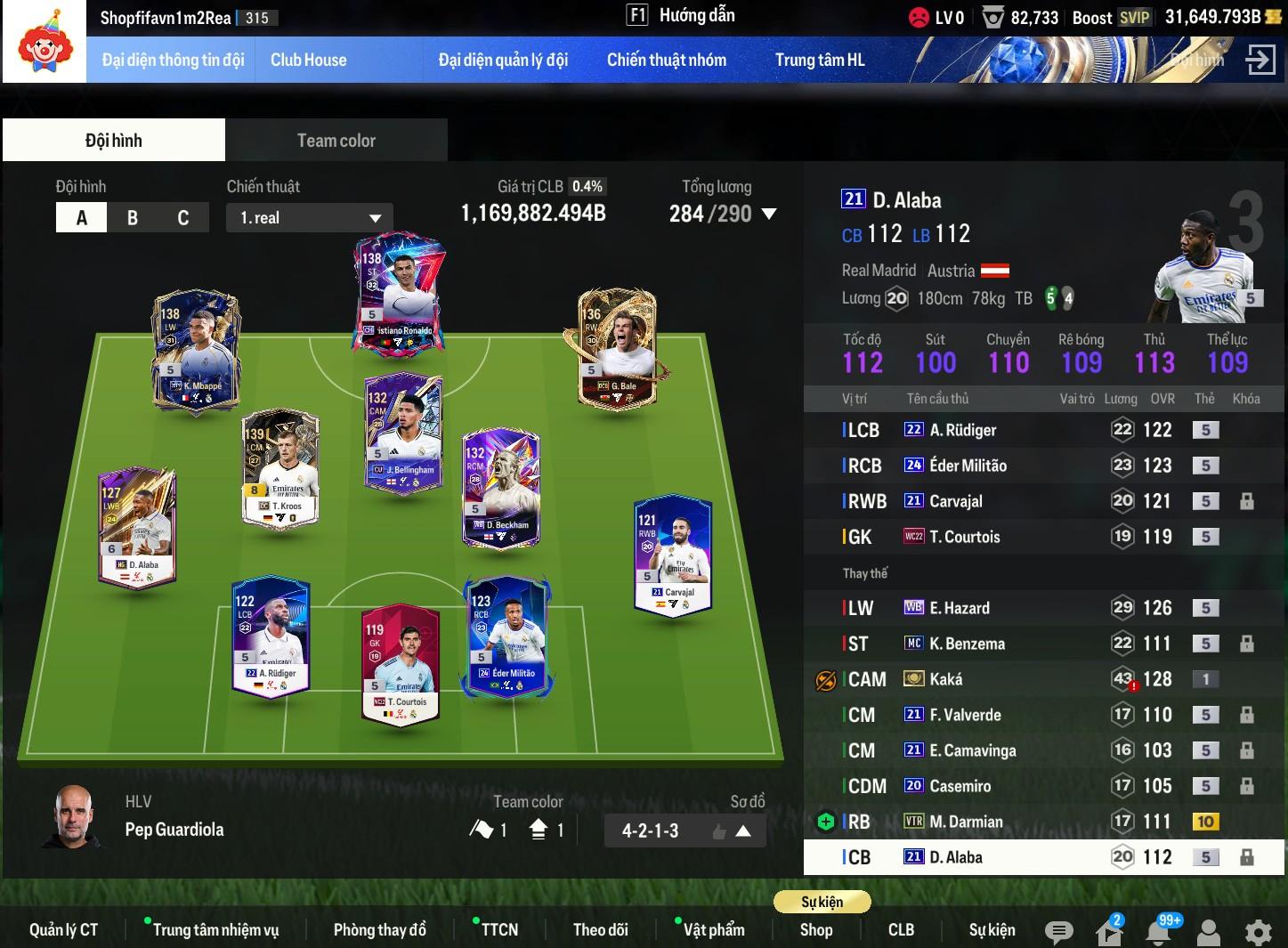Select squad preset C
The height and width of the screenshot is (948, 1288).
pyautogui.click(x=183, y=218)
